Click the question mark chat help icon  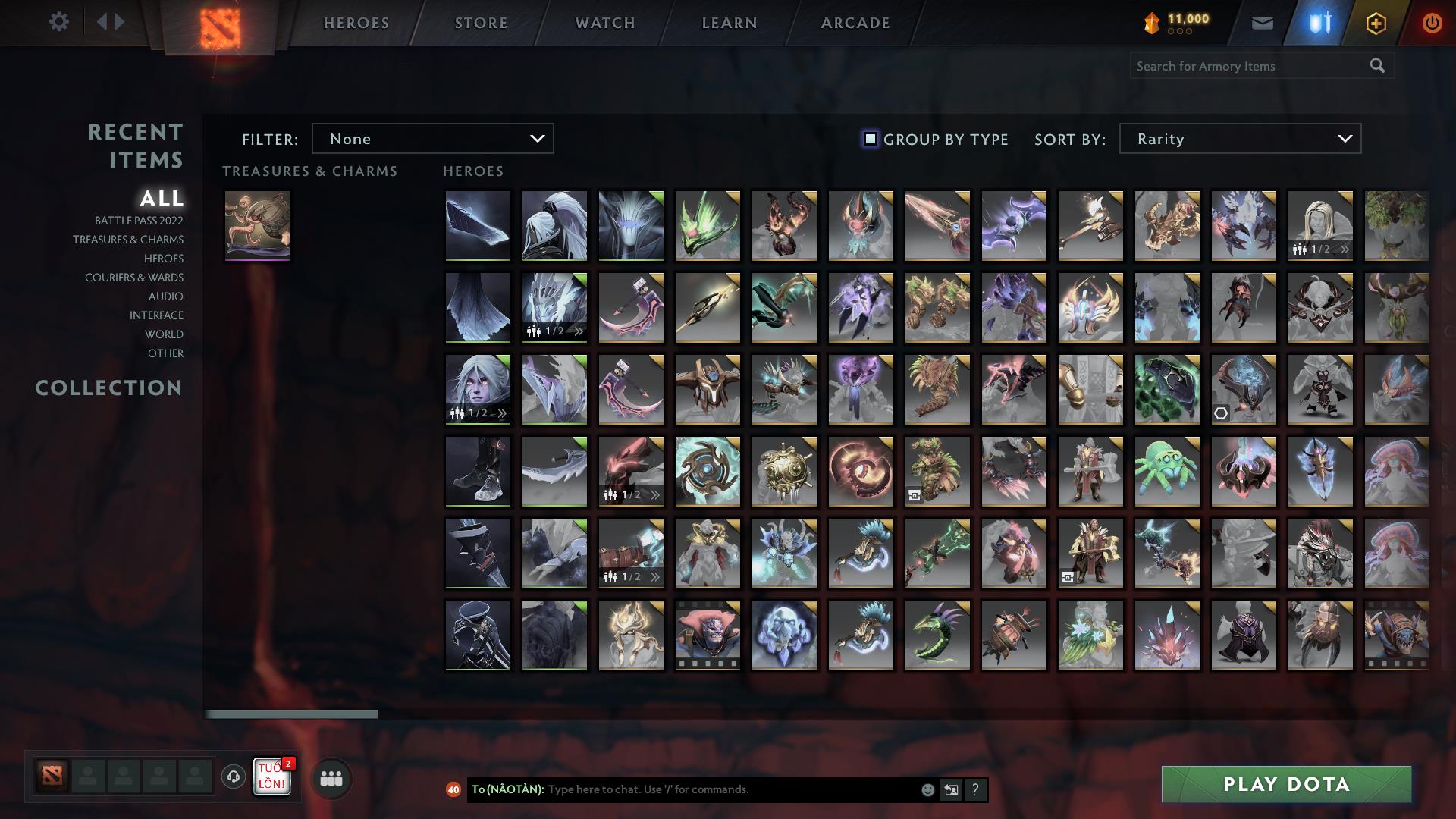pos(975,789)
